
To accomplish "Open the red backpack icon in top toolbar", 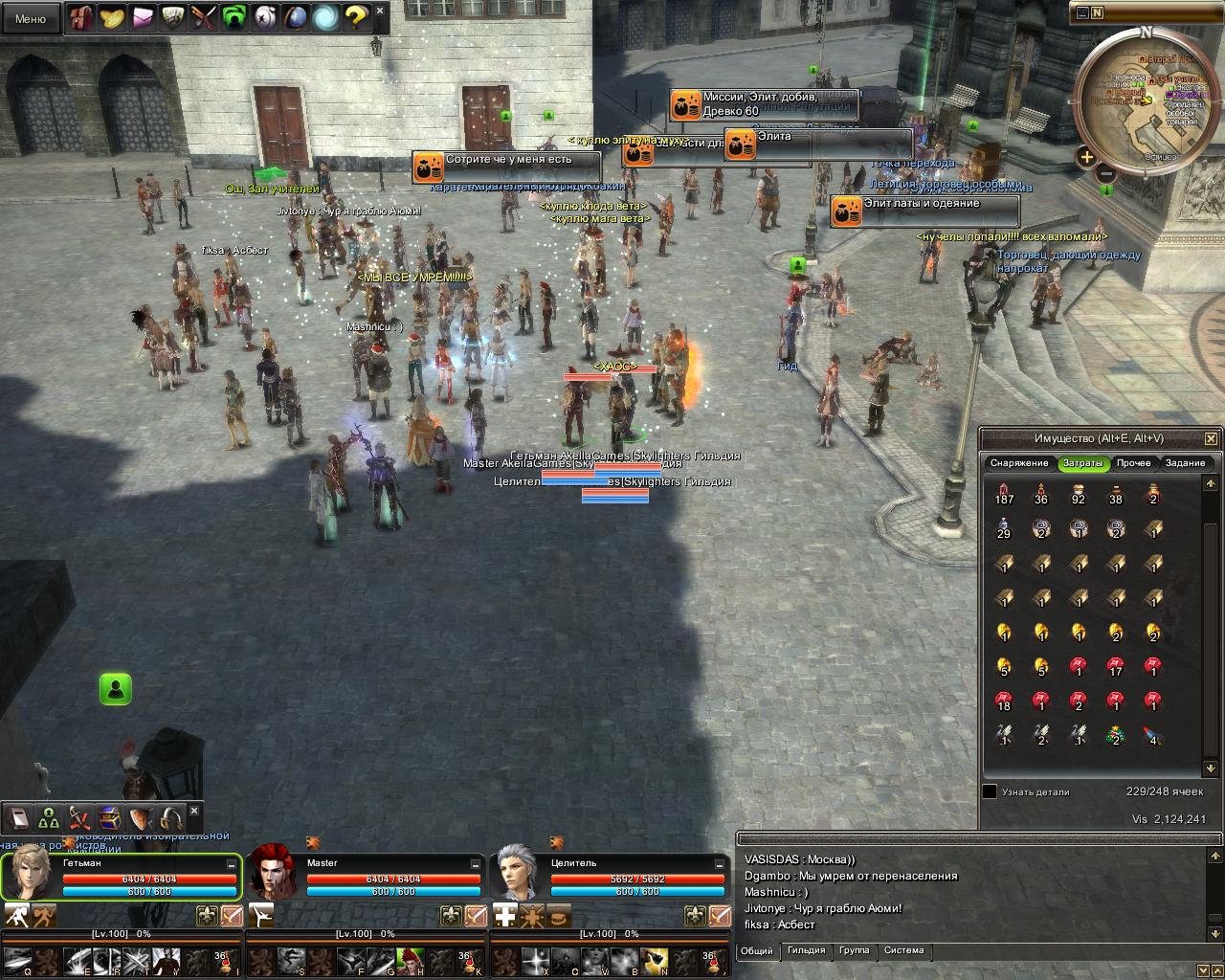I will (x=81, y=16).
